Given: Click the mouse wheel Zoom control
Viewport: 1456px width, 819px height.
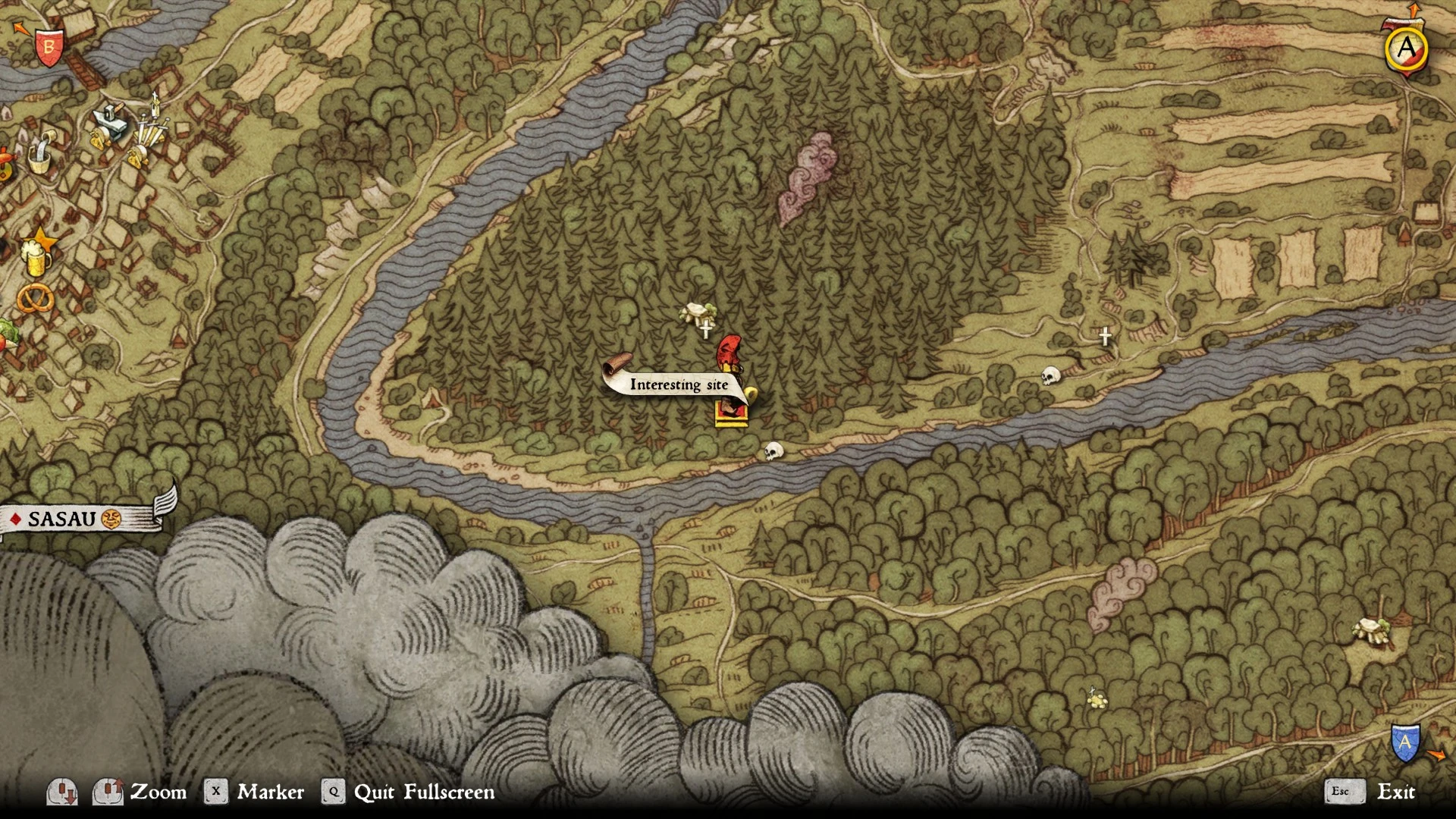Looking at the screenshot, I should (108, 791).
